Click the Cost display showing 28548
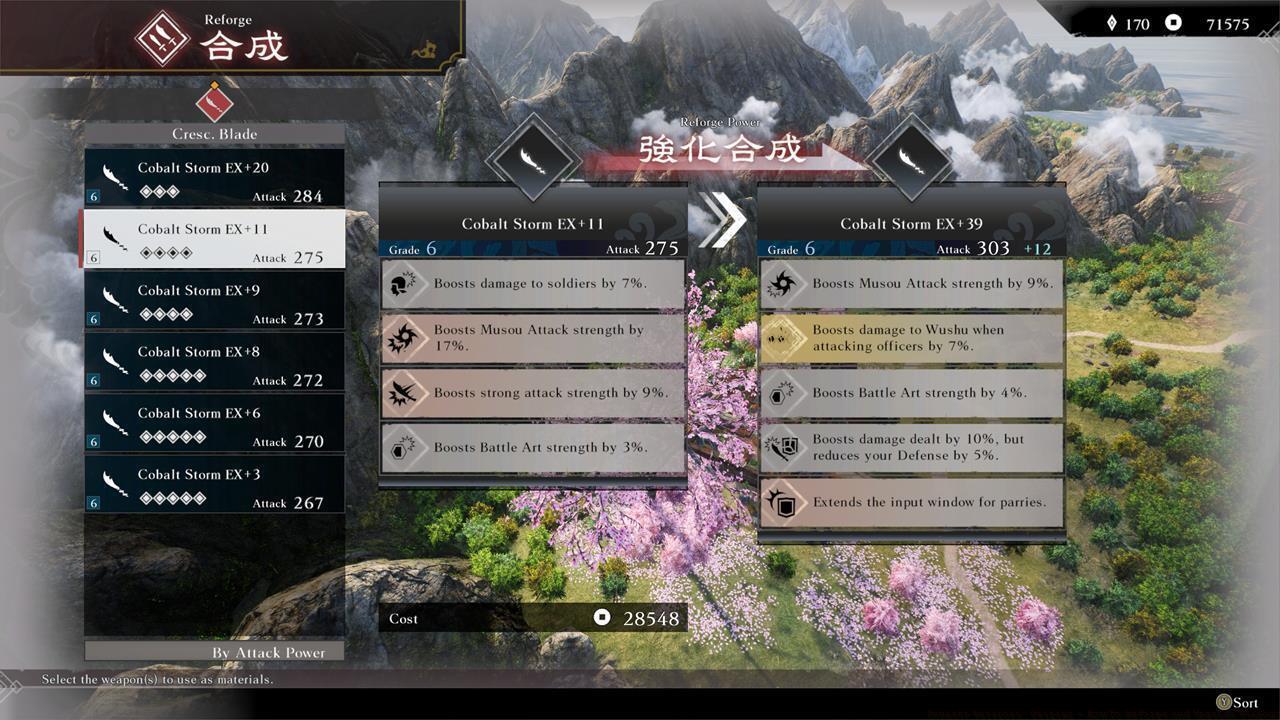Image resolution: width=1280 pixels, height=720 pixels. (533, 618)
